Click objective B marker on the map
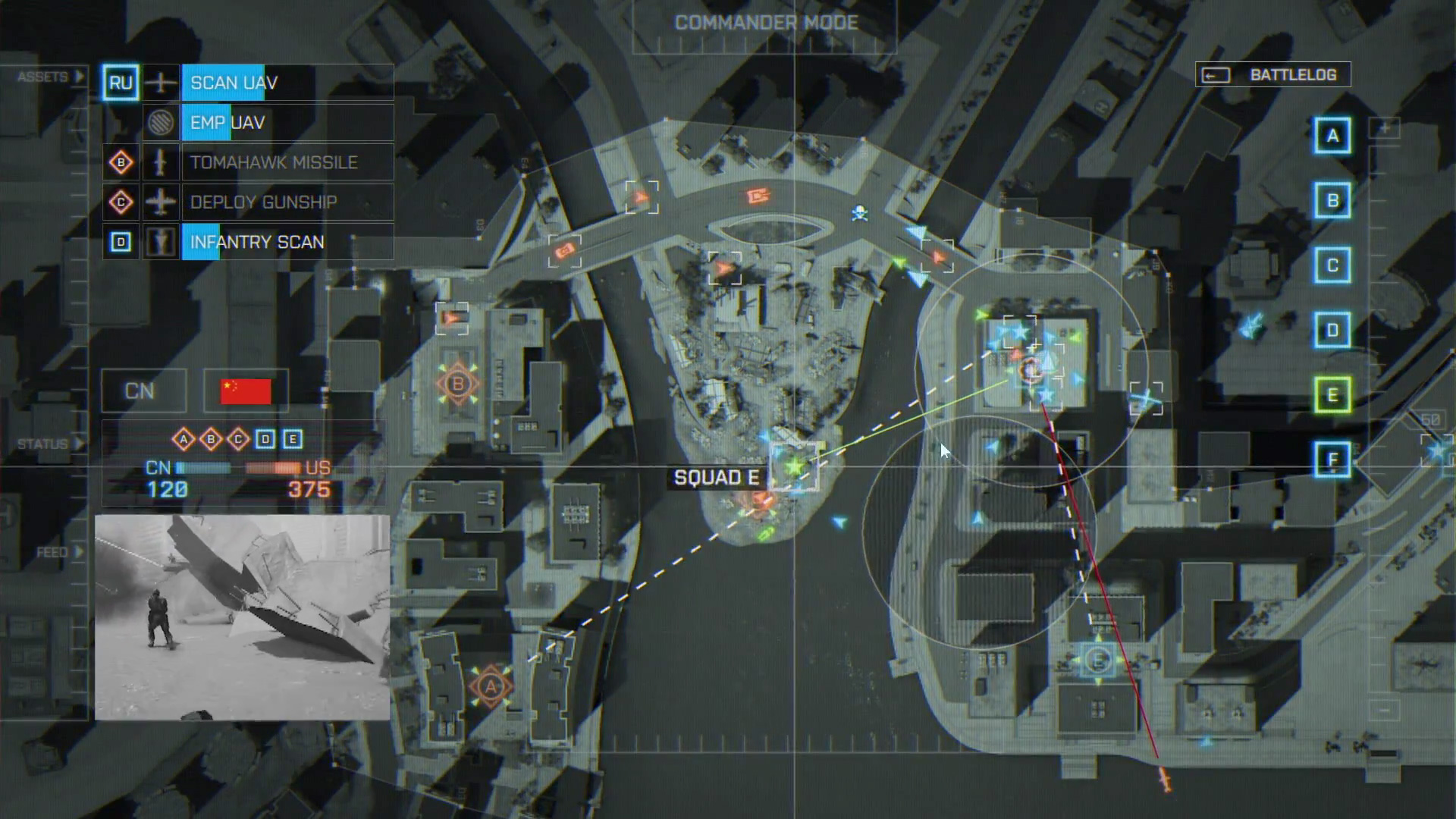Image resolution: width=1456 pixels, height=819 pixels. (457, 384)
